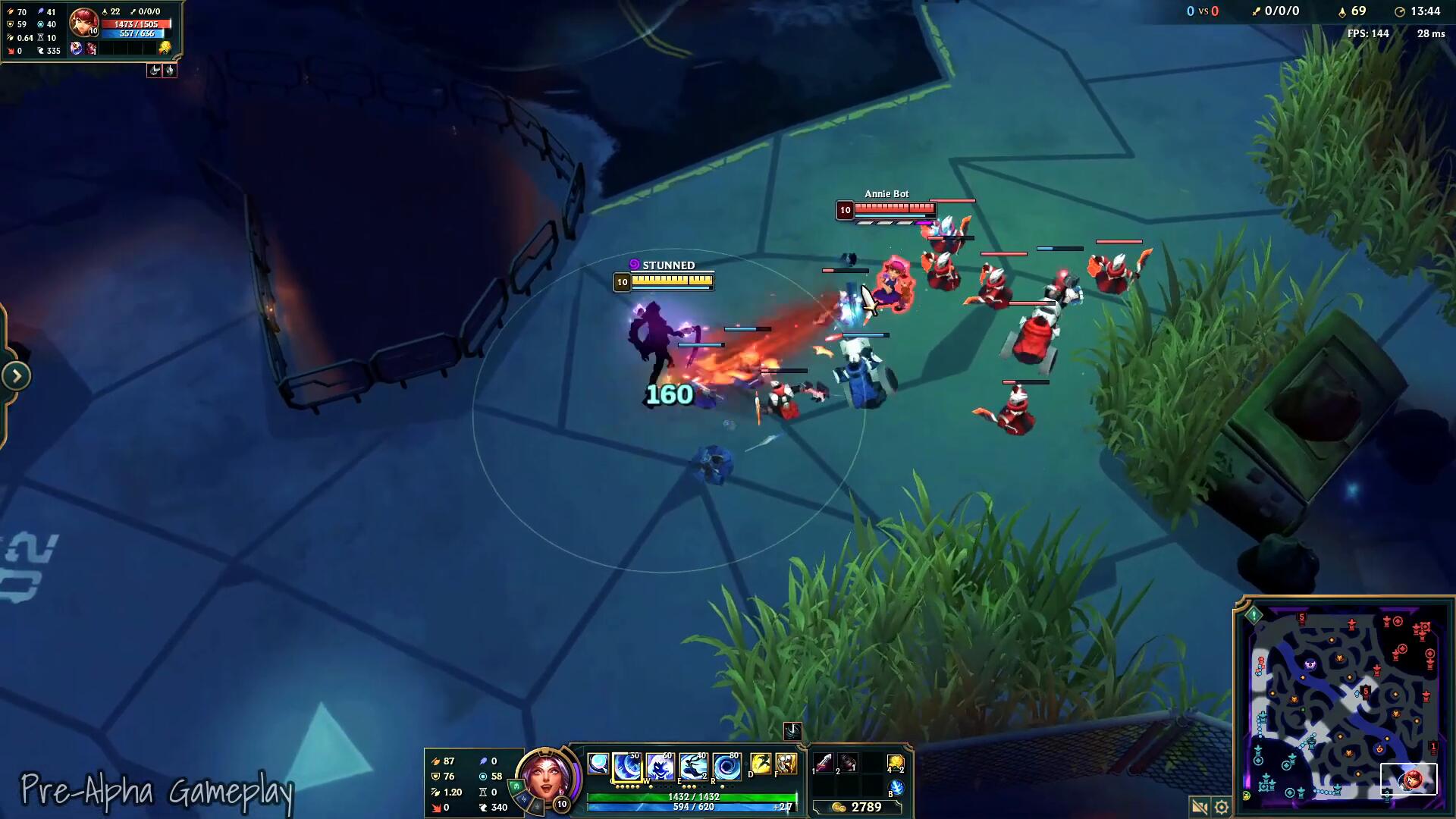1456x819 pixels.
Task: Toggle the camera lock button beside minimap
Action: 1200,806
